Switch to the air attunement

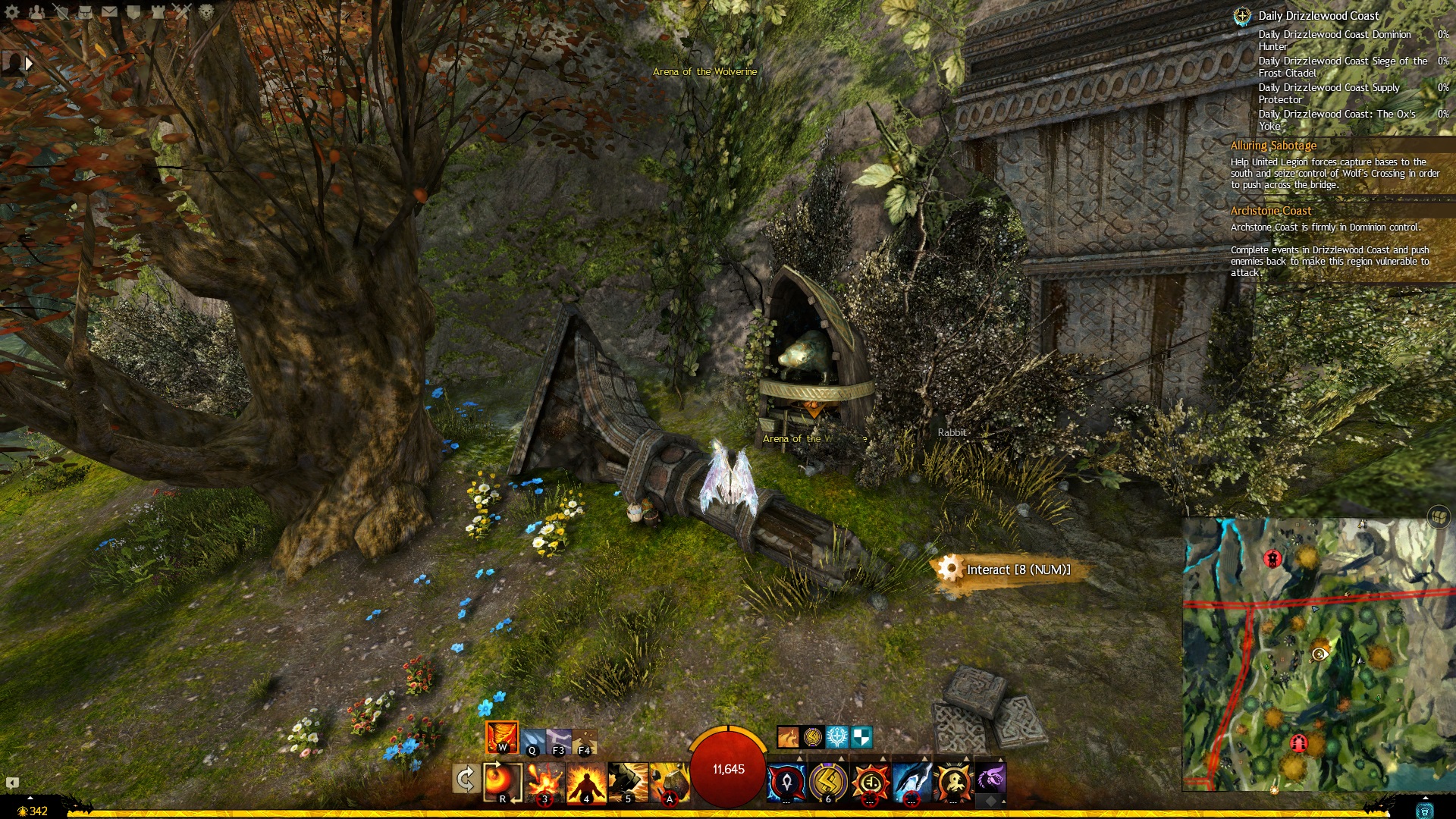[559, 742]
